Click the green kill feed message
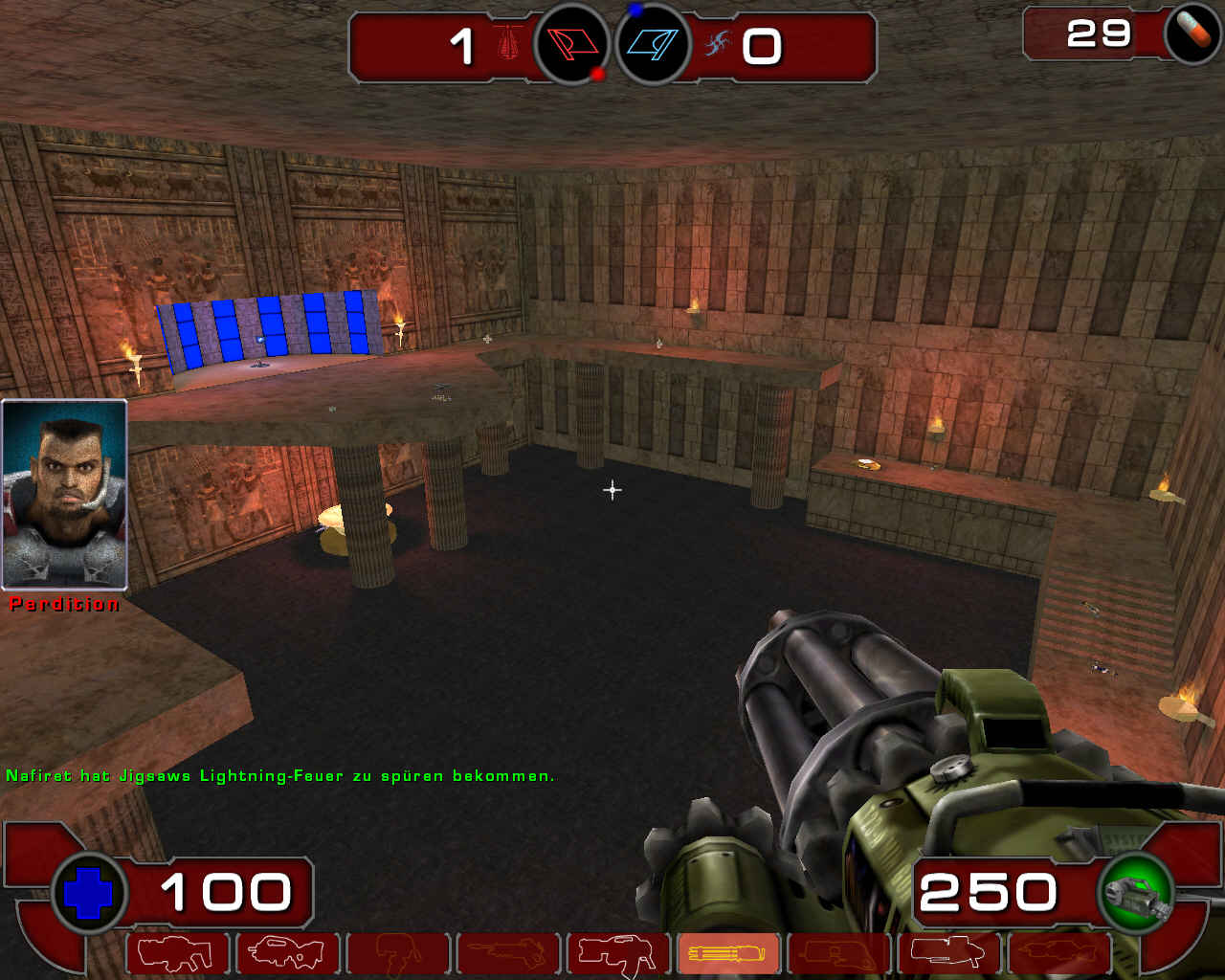 (280, 776)
